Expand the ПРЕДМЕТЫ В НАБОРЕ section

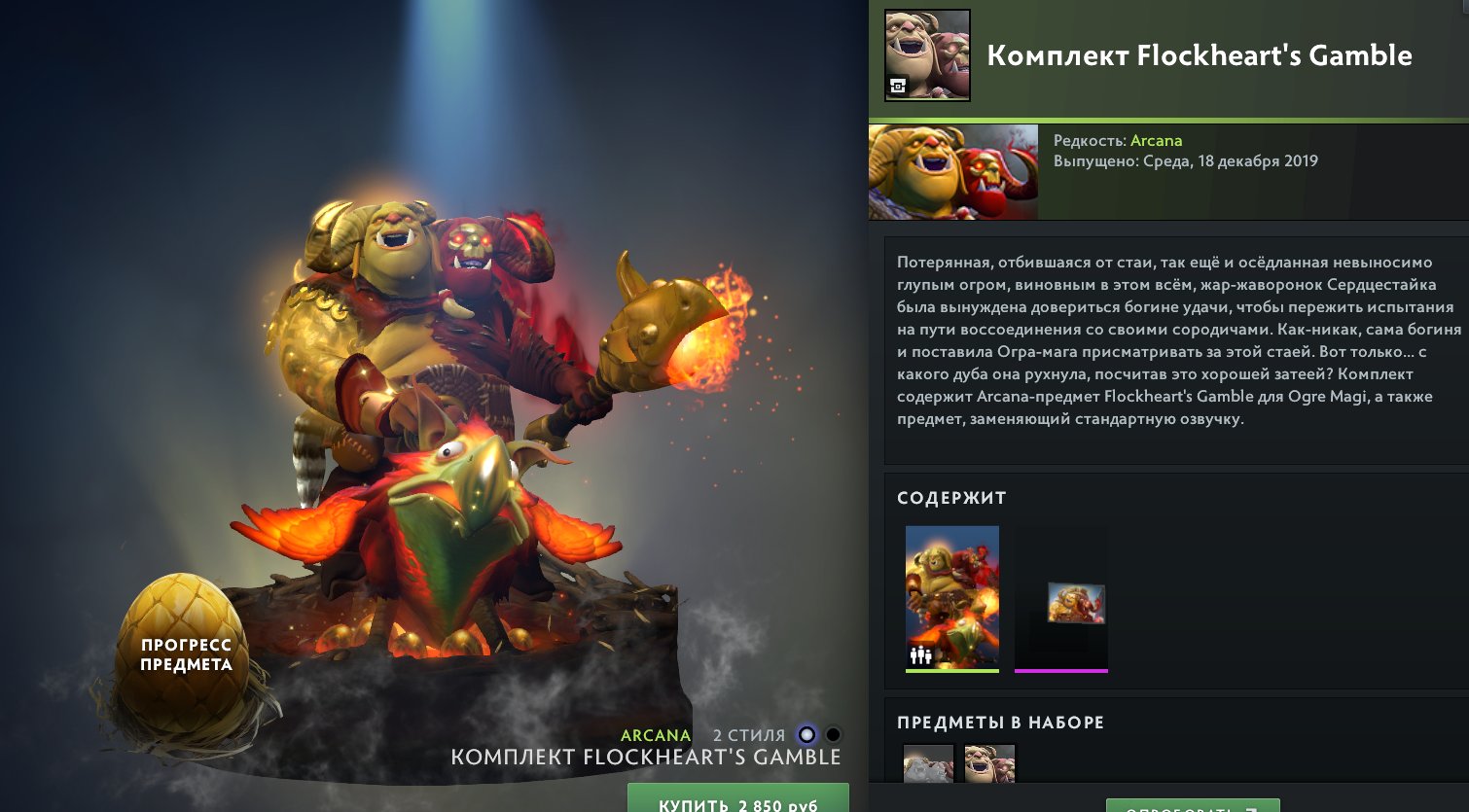(1000, 723)
